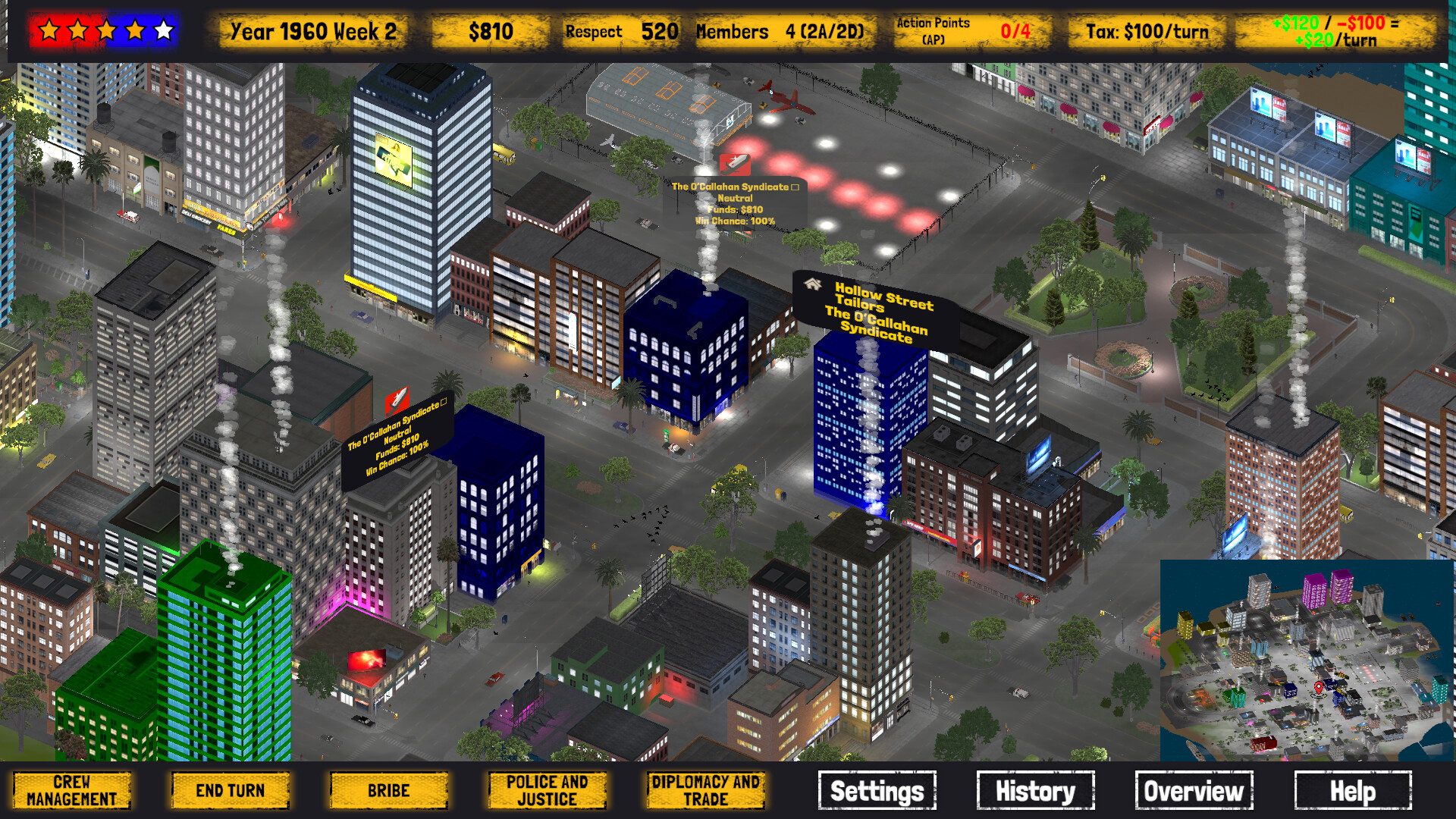The height and width of the screenshot is (819, 1456).
Task: Tick the checkbox beside the airport O'Callahan Syndicate name
Action: [x=795, y=188]
